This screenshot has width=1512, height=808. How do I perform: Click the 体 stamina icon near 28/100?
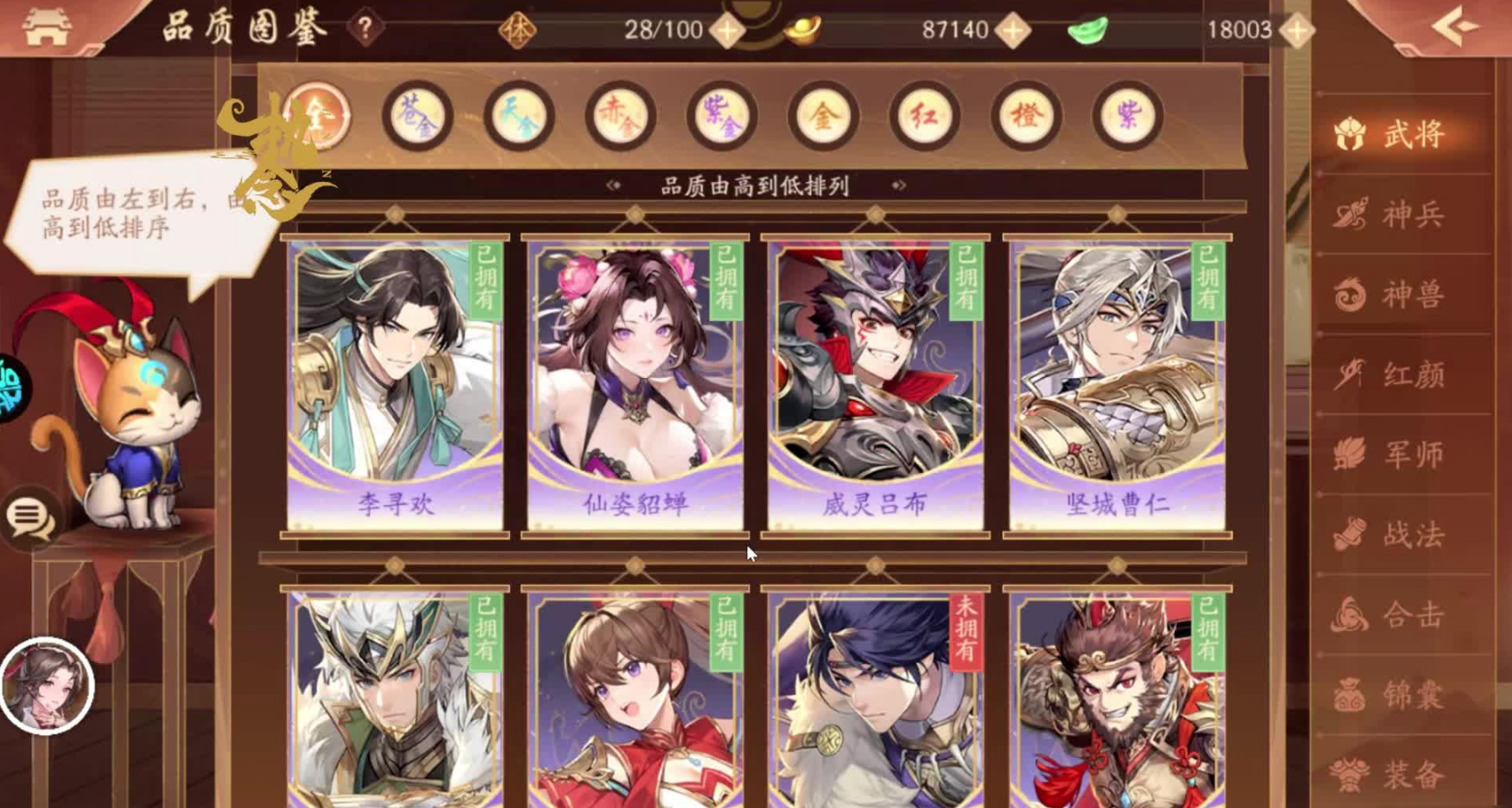tap(520, 27)
